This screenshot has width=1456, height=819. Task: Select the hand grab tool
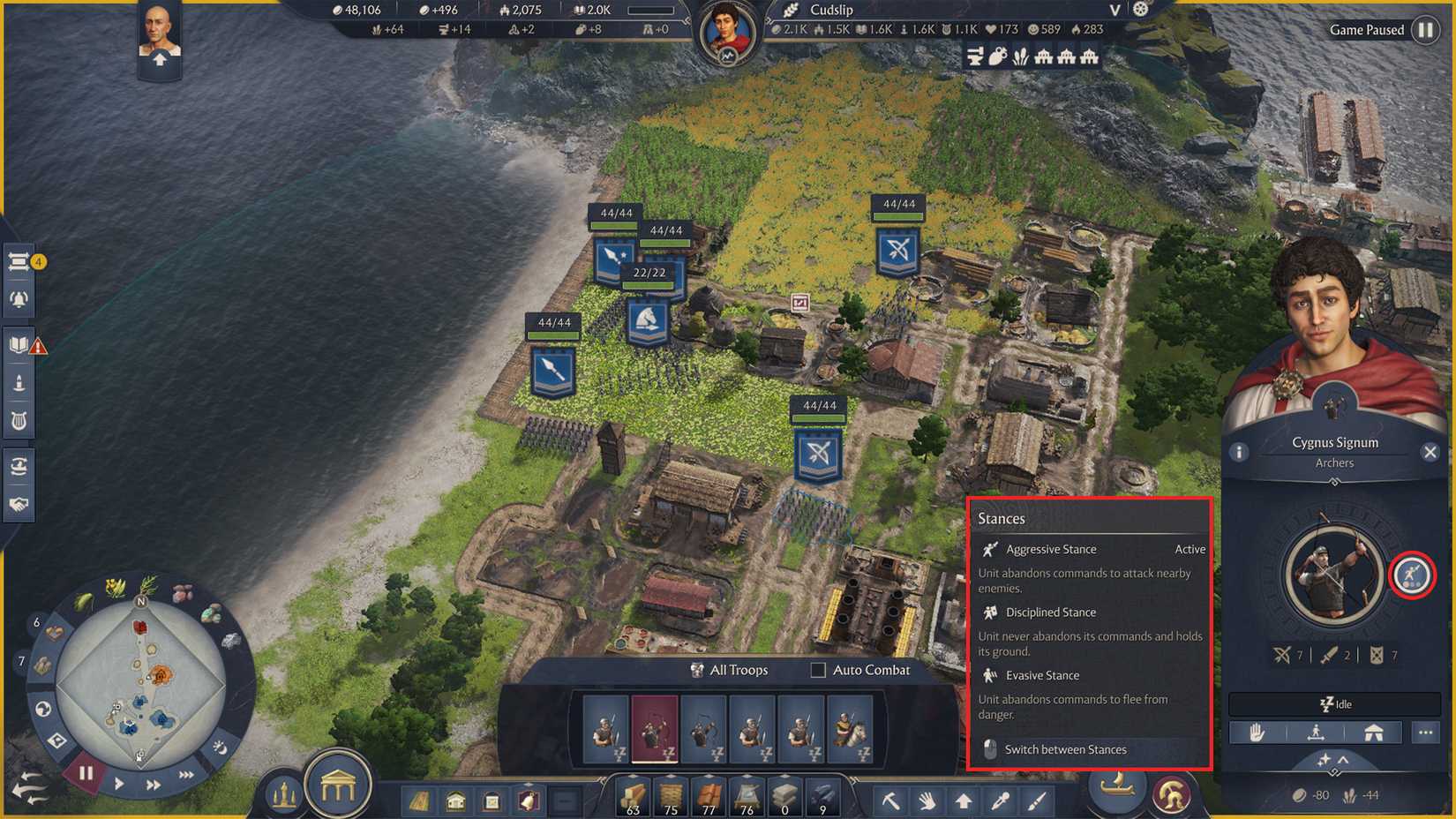pyautogui.click(x=927, y=800)
